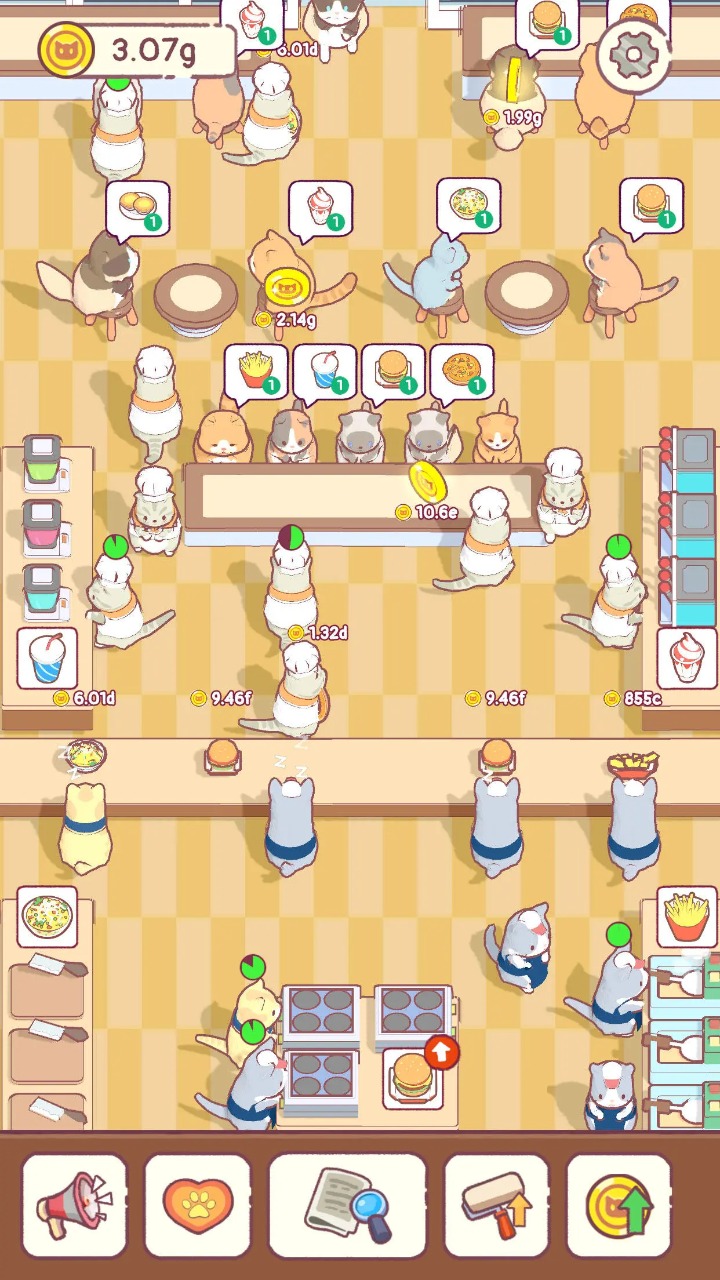Open the megaphone advertising menu
Viewport: 720px width, 1280px height.
tap(75, 1205)
